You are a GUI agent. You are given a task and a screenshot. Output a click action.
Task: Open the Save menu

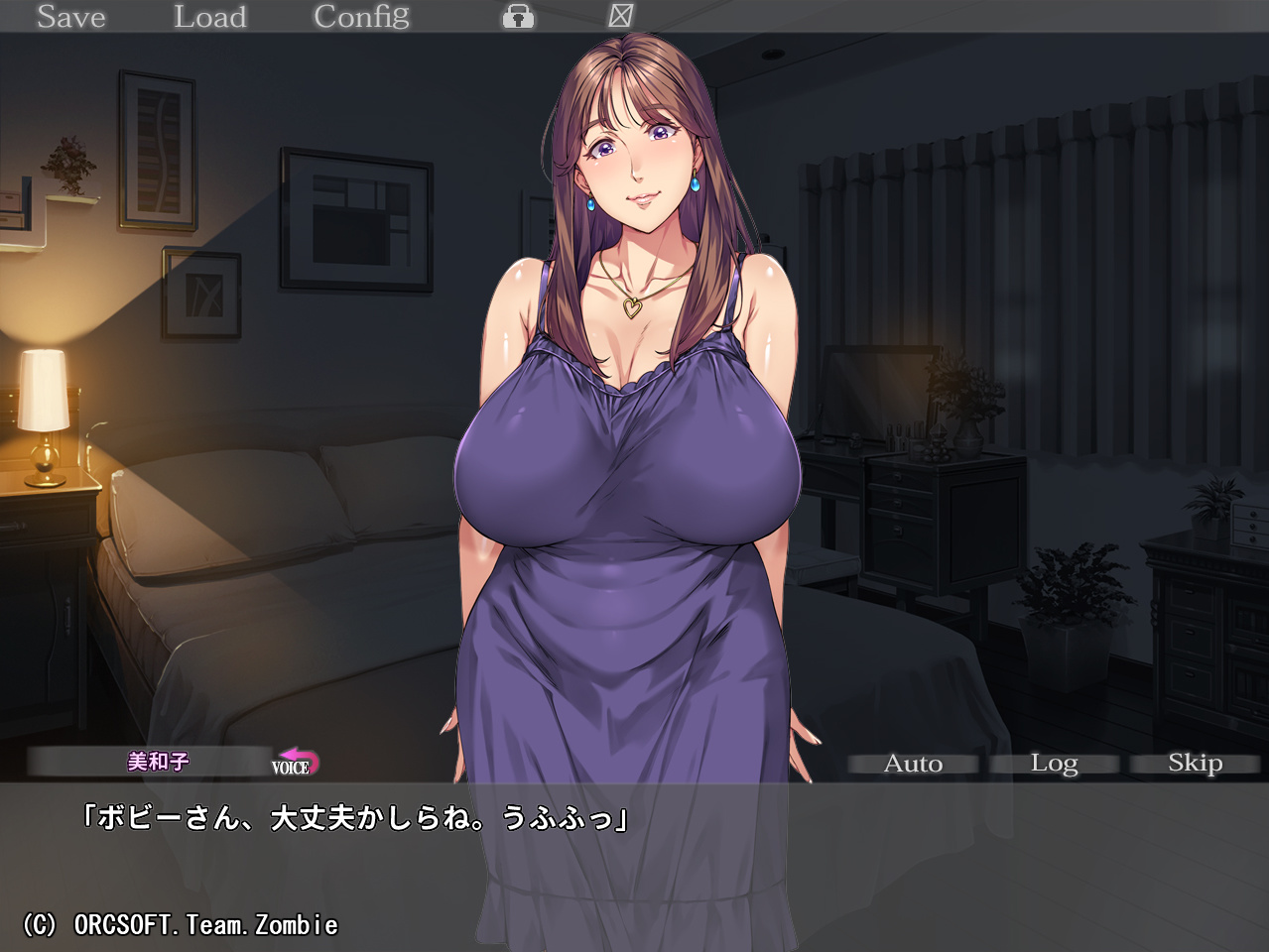70,17
